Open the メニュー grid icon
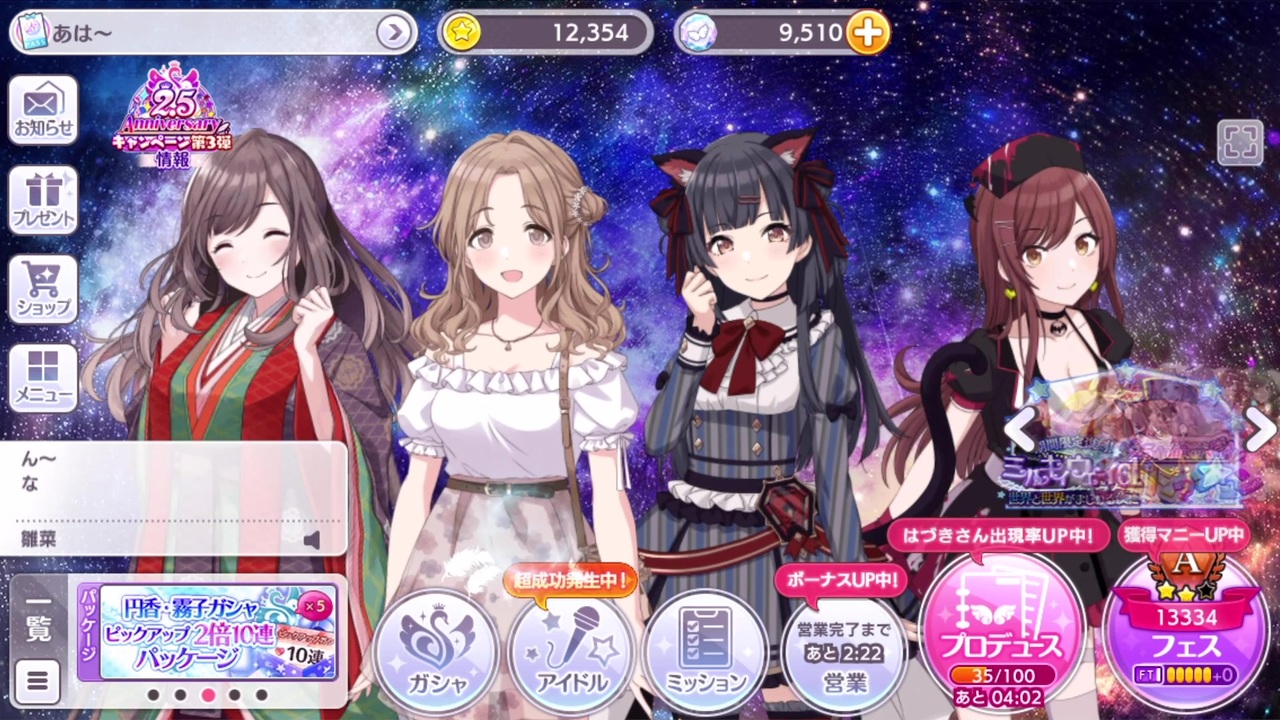The image size is (1280, 720). [x=42, y=377]
